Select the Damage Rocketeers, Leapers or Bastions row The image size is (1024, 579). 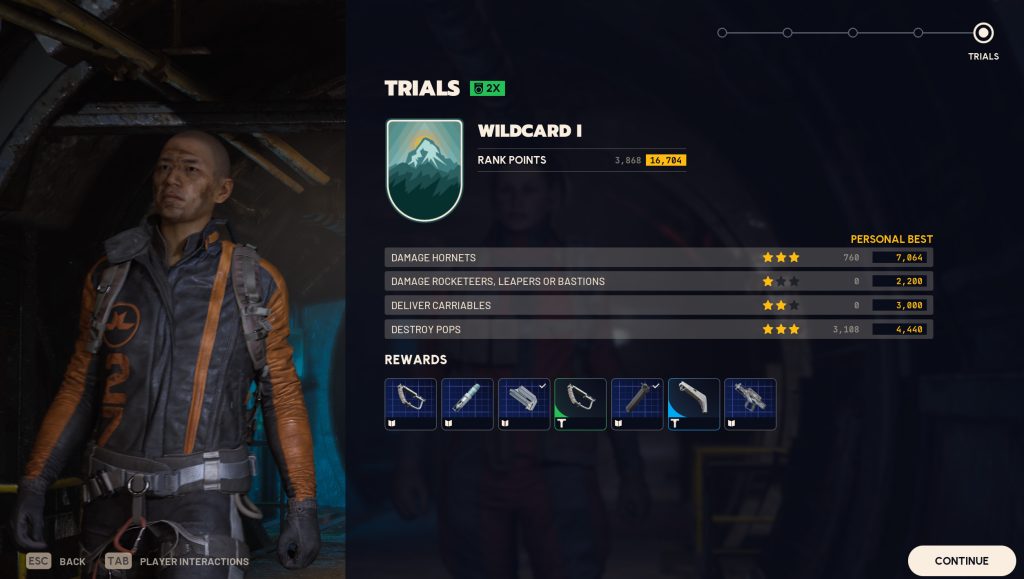[x=658, y=282]
